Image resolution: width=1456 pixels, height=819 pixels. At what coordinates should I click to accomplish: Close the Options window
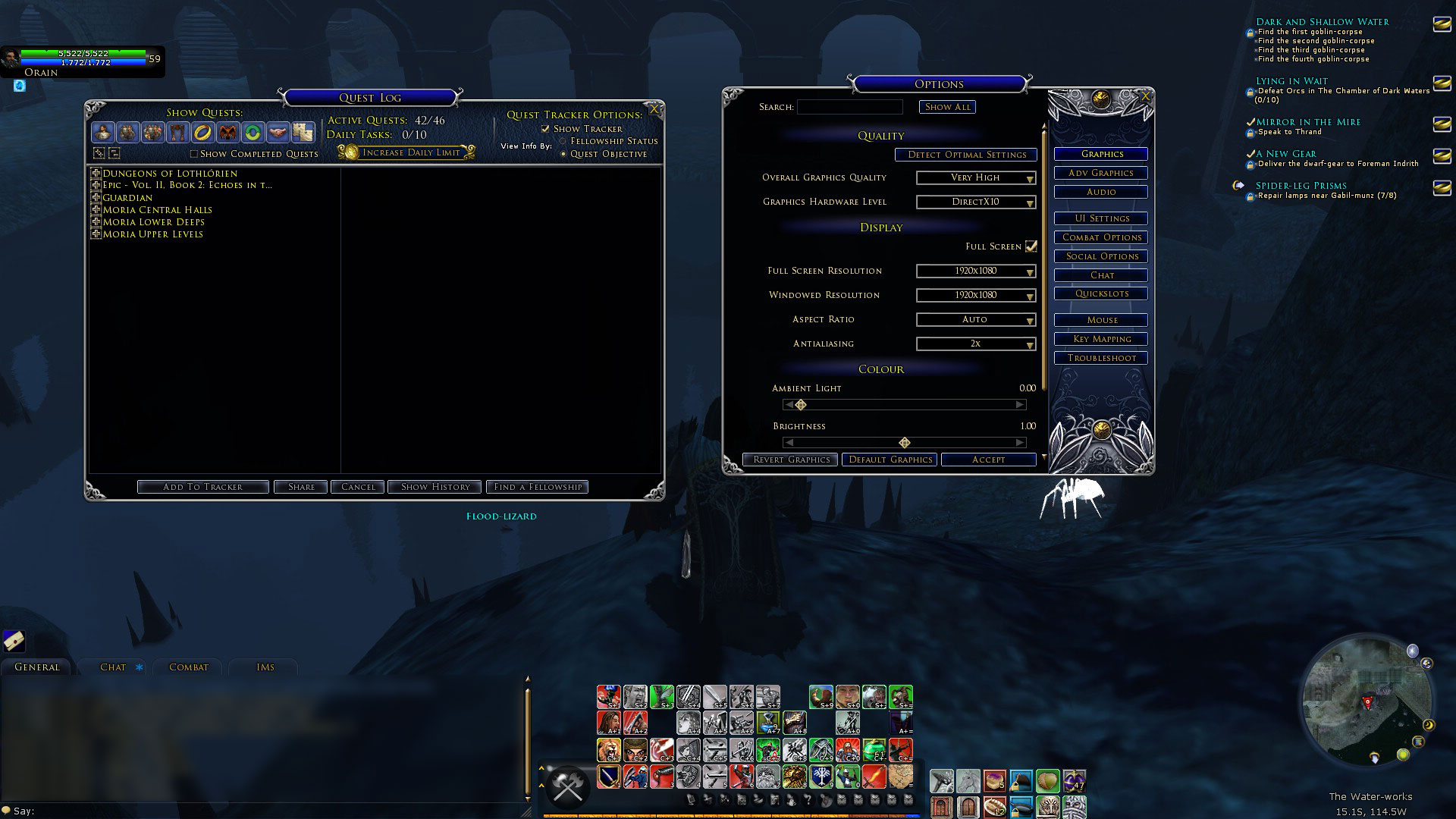[x=1145, y=97]
